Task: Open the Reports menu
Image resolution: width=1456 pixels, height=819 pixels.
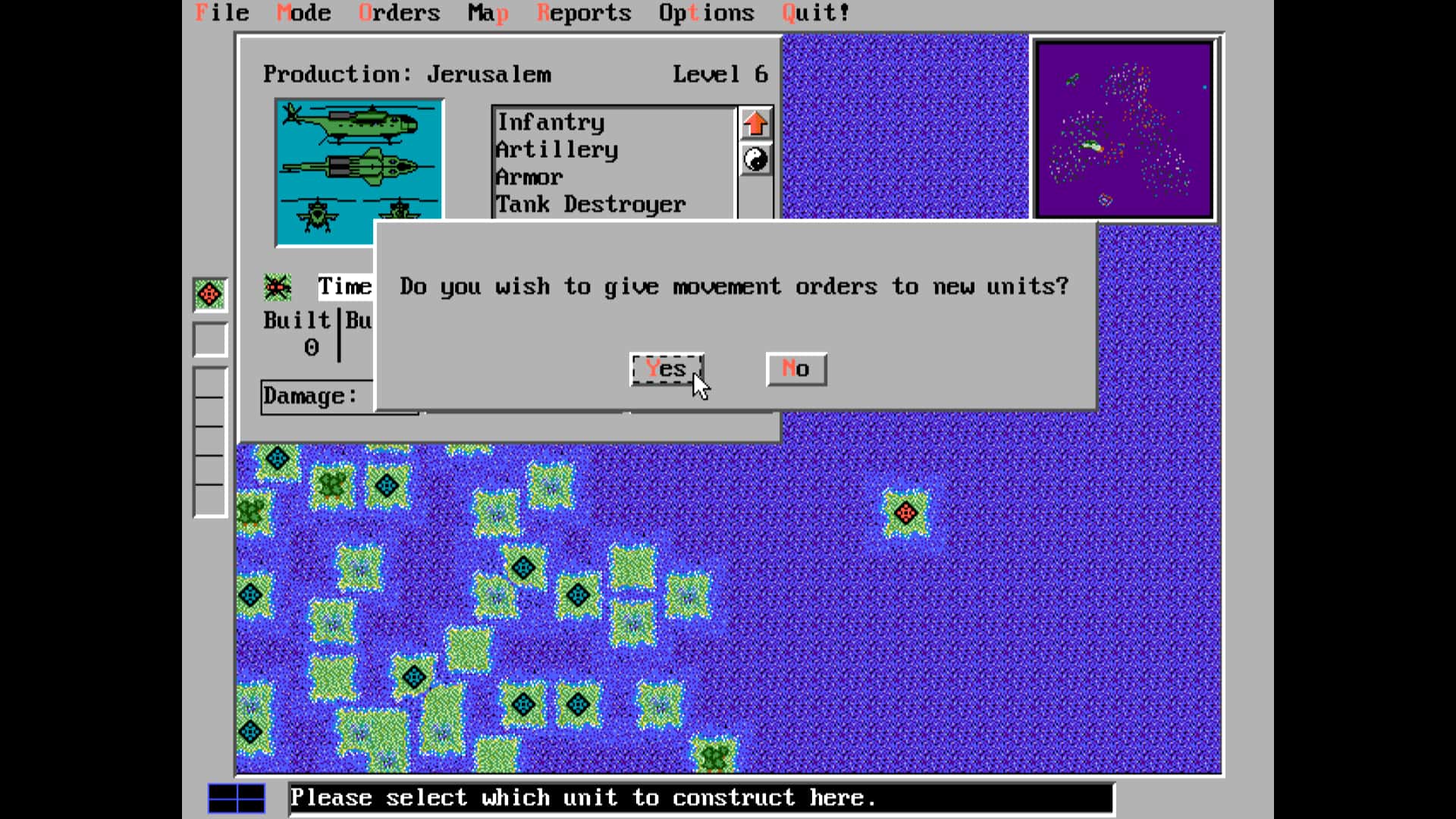Action: click(x=584, y=12)
